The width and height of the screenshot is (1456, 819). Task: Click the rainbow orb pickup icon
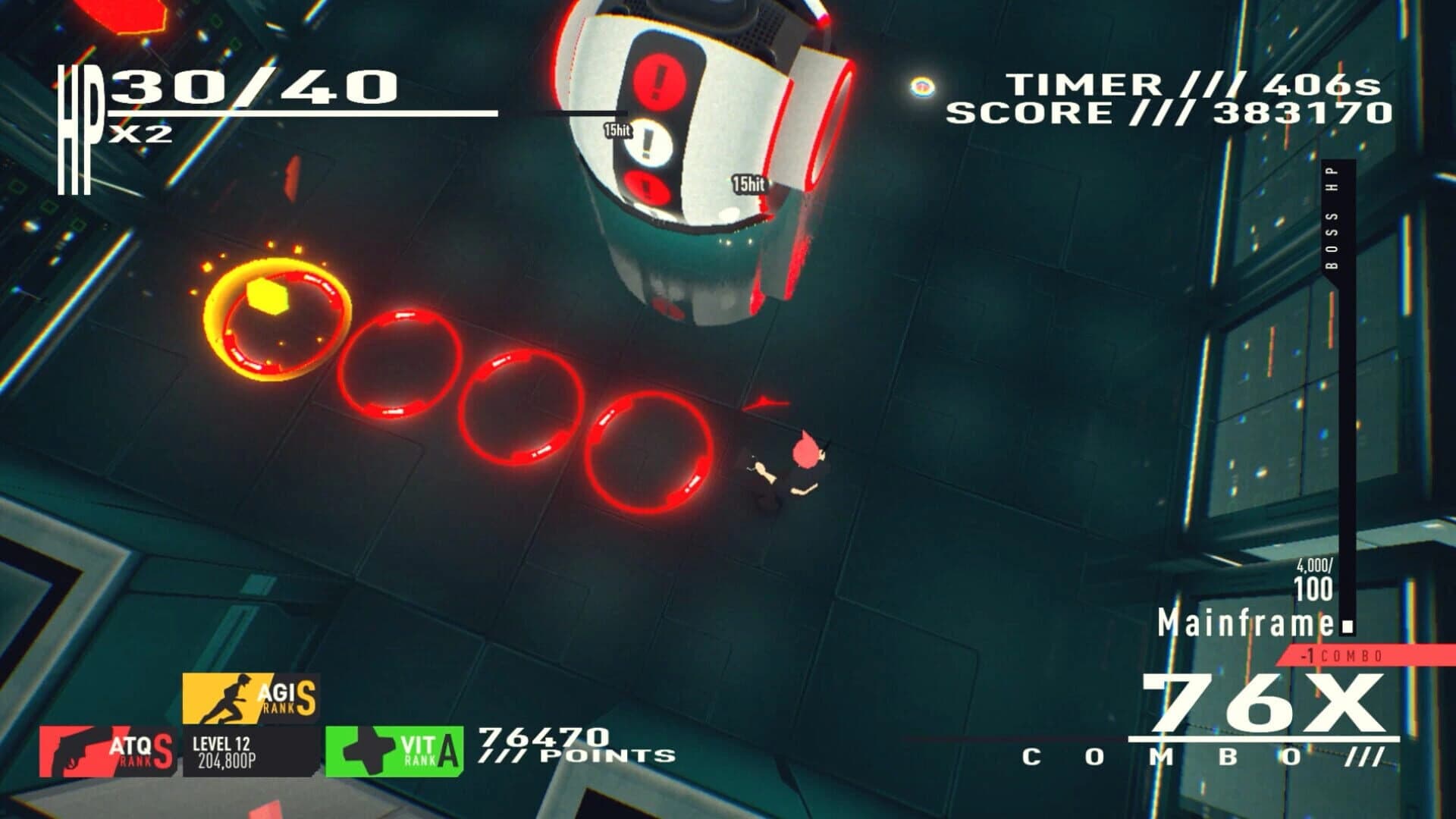922,86
